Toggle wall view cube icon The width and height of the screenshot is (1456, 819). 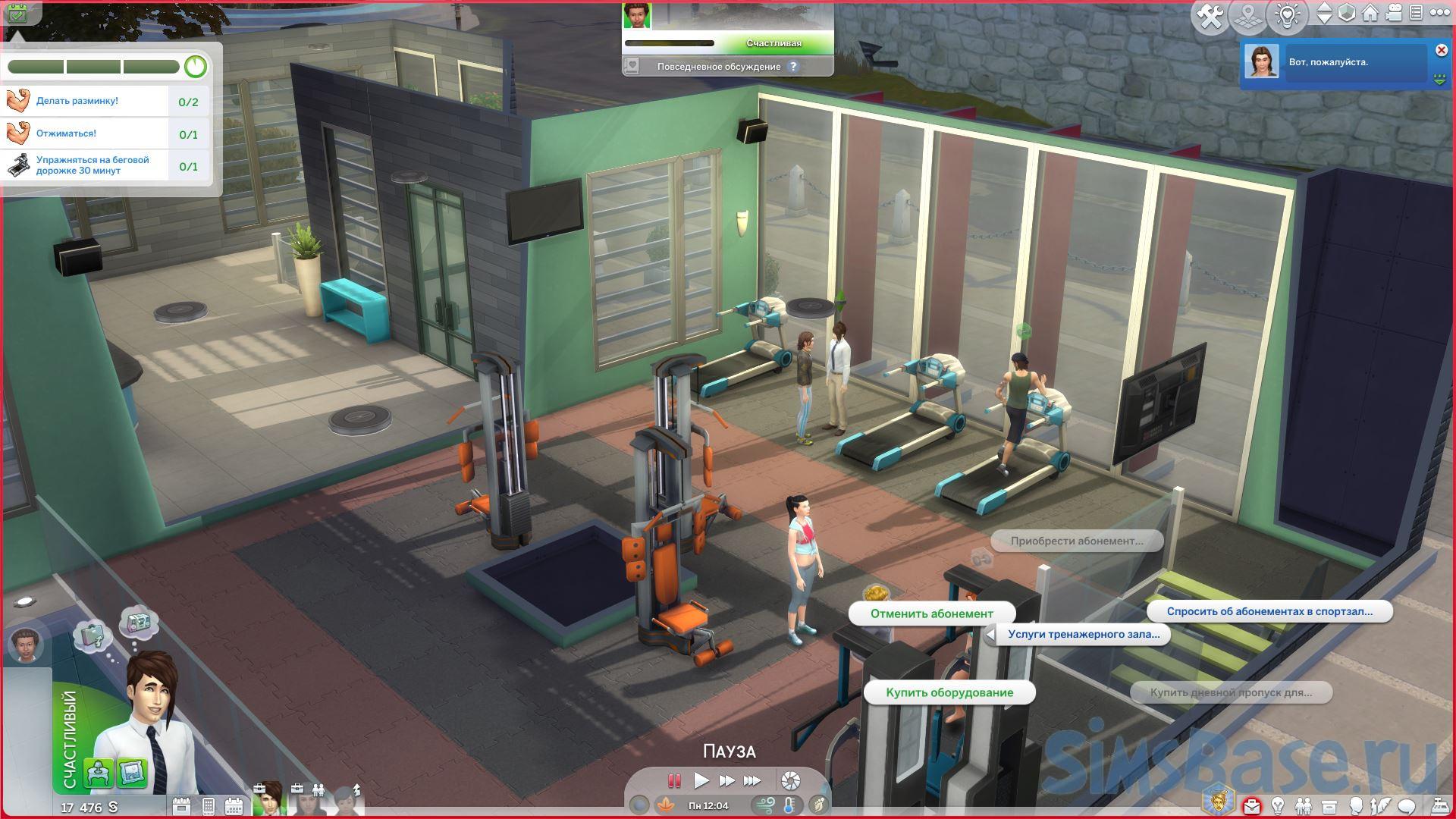pos(1347,14)
